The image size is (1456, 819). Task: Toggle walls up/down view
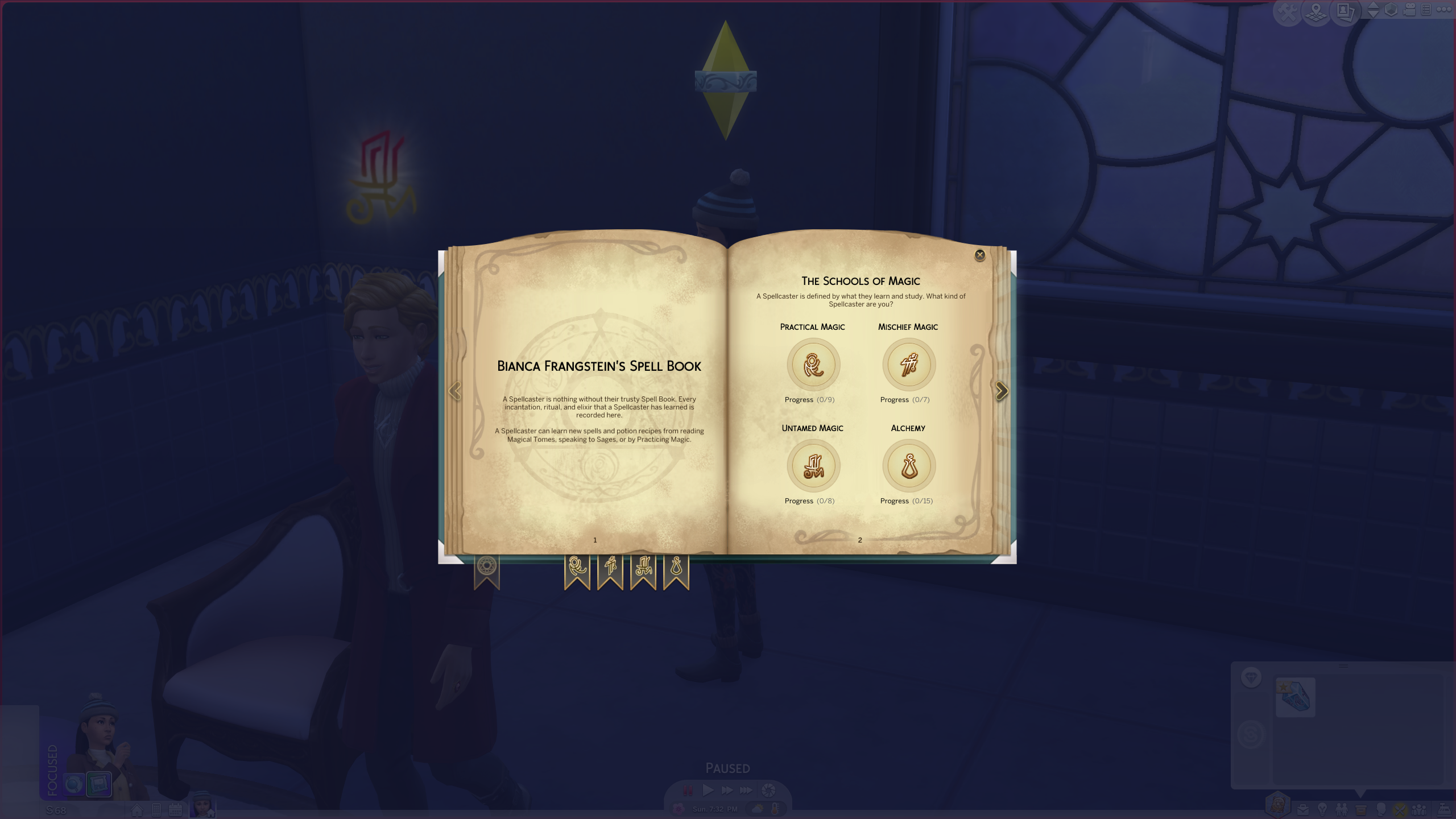coord(1373,10)
